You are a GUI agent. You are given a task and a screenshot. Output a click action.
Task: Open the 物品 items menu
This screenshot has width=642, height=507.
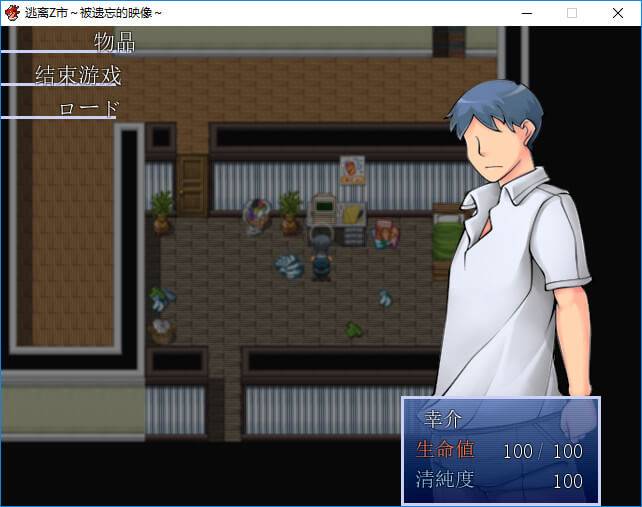point(114,42)
